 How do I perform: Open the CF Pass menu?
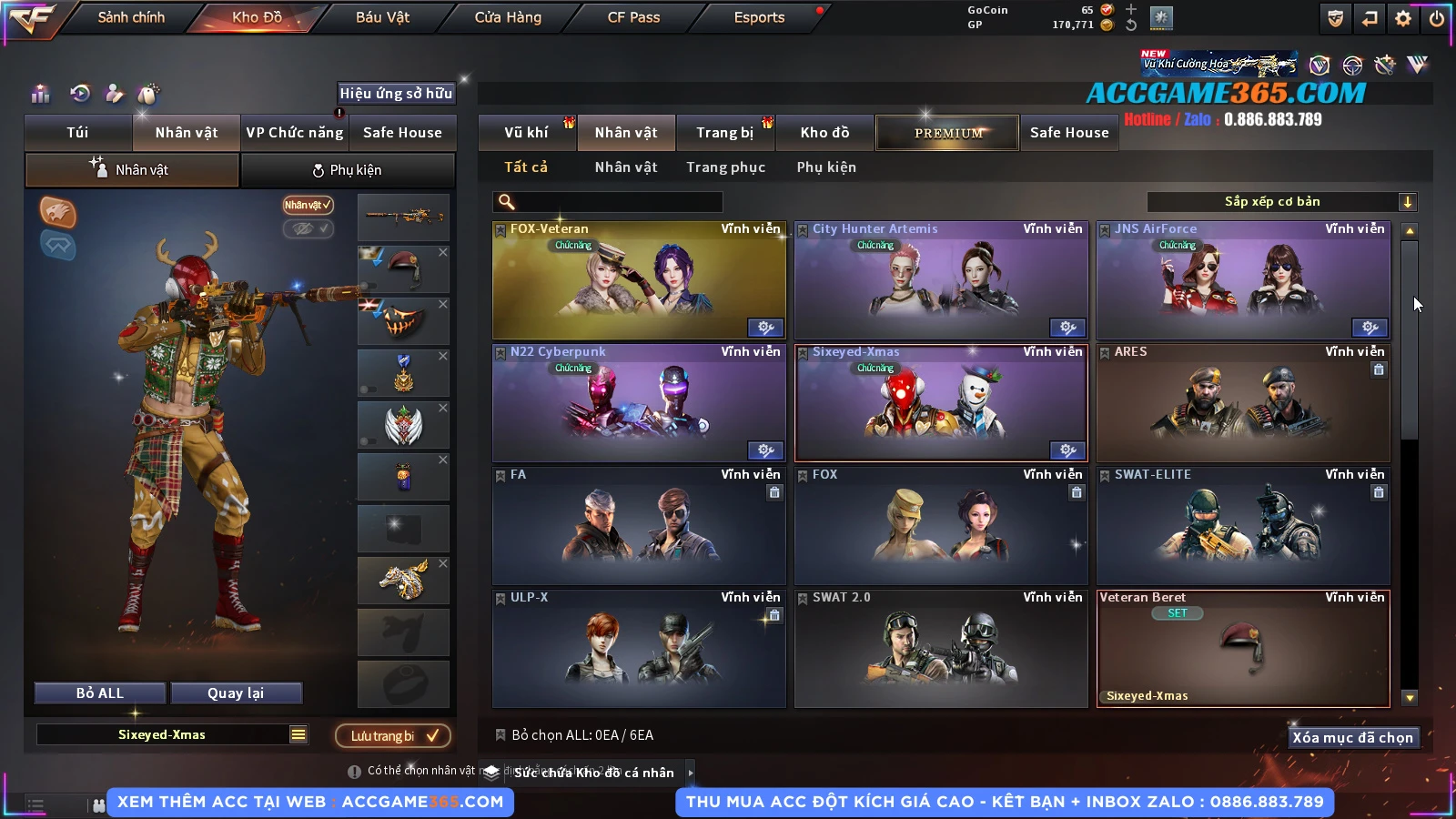pos(633,17)
